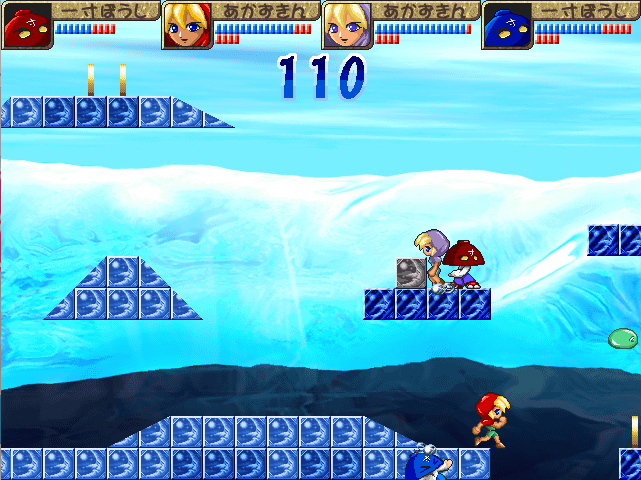Choose the purple-hooded blonde girl portrait
The width and height of the screenshot is (641, 480).
[347, 25]
